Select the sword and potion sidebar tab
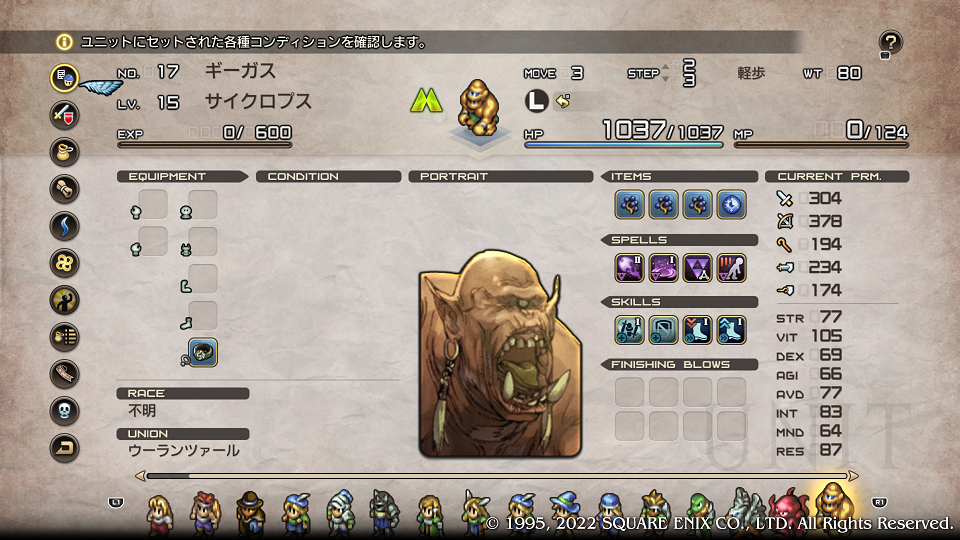The width and height of the screenshot is (960, 540). [65, 114]
